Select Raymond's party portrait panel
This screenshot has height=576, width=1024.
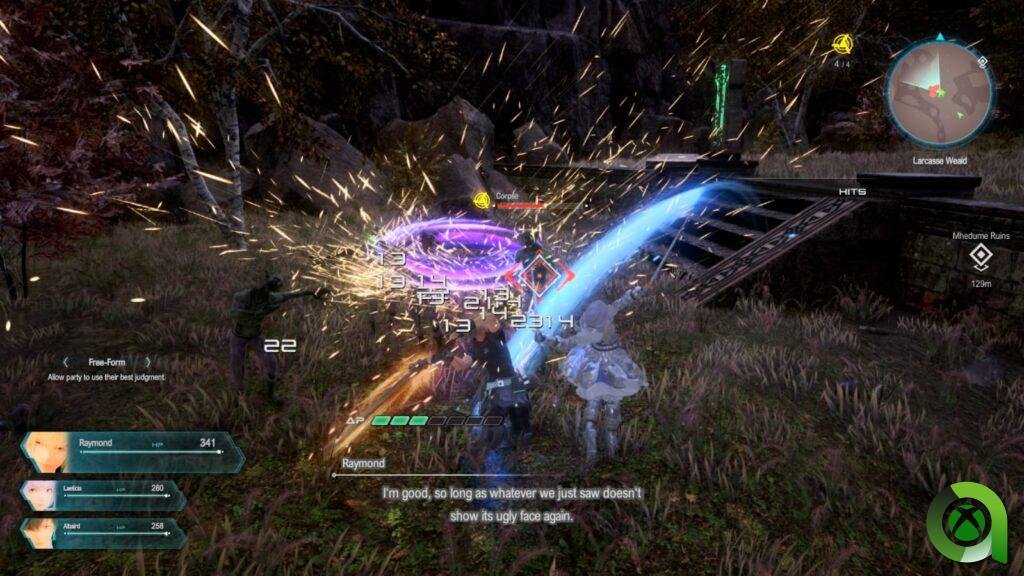coord(132,451)
